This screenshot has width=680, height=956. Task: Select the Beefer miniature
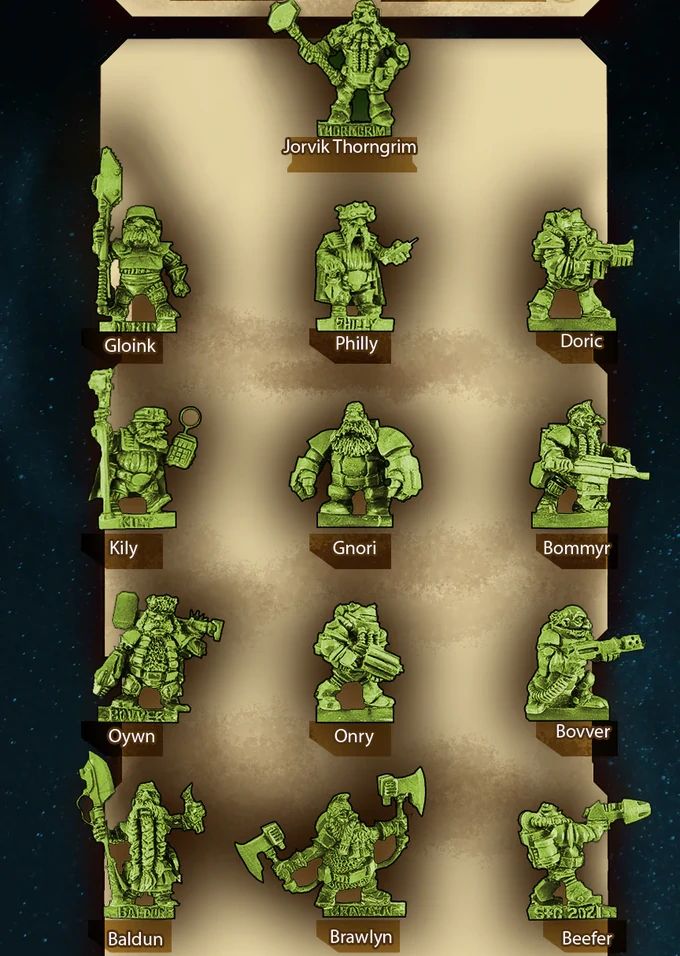pos(570,860)
